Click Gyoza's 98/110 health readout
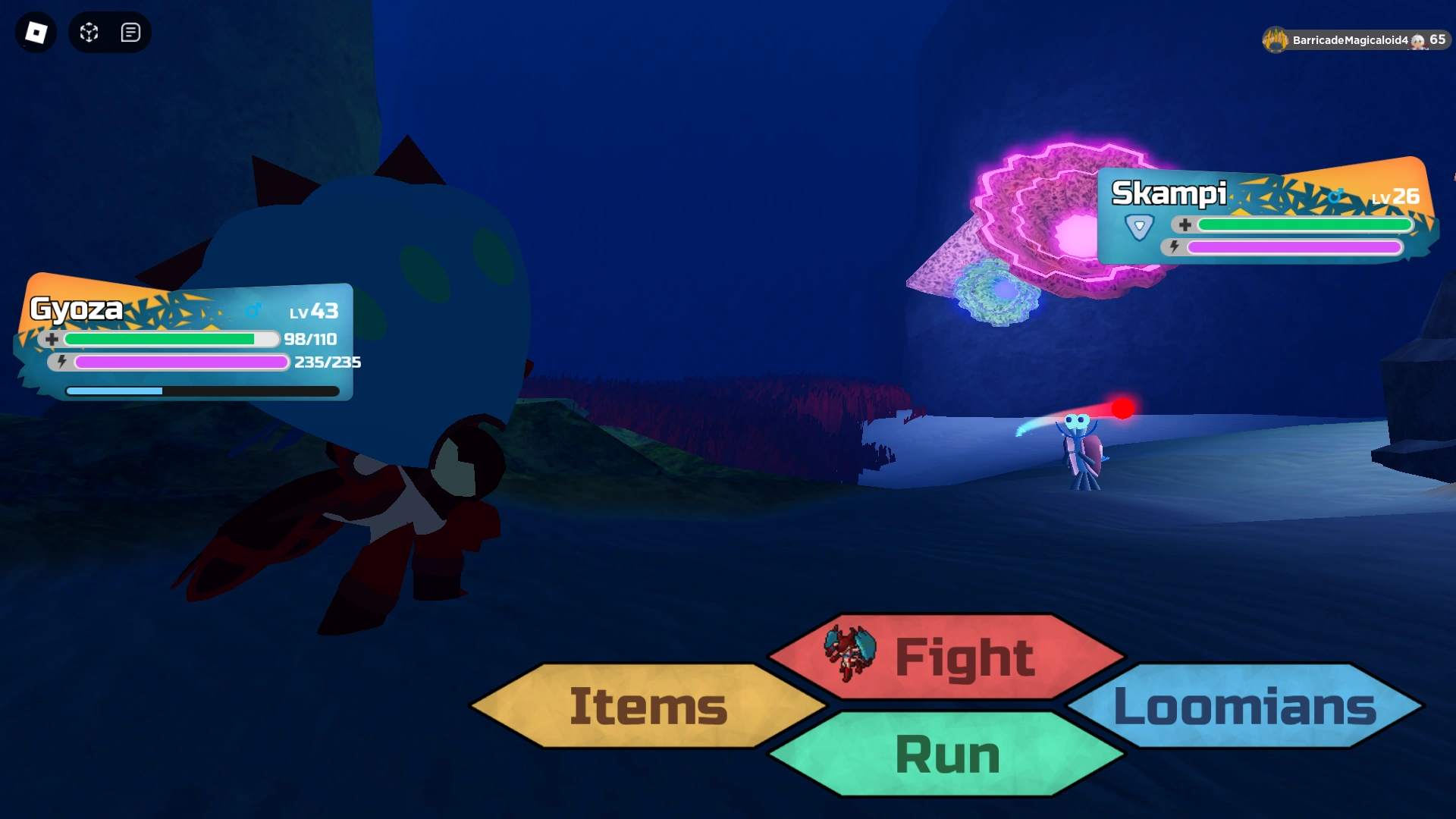The height and width of the screenshot is (819, 1456). click(x=311, y=339)
